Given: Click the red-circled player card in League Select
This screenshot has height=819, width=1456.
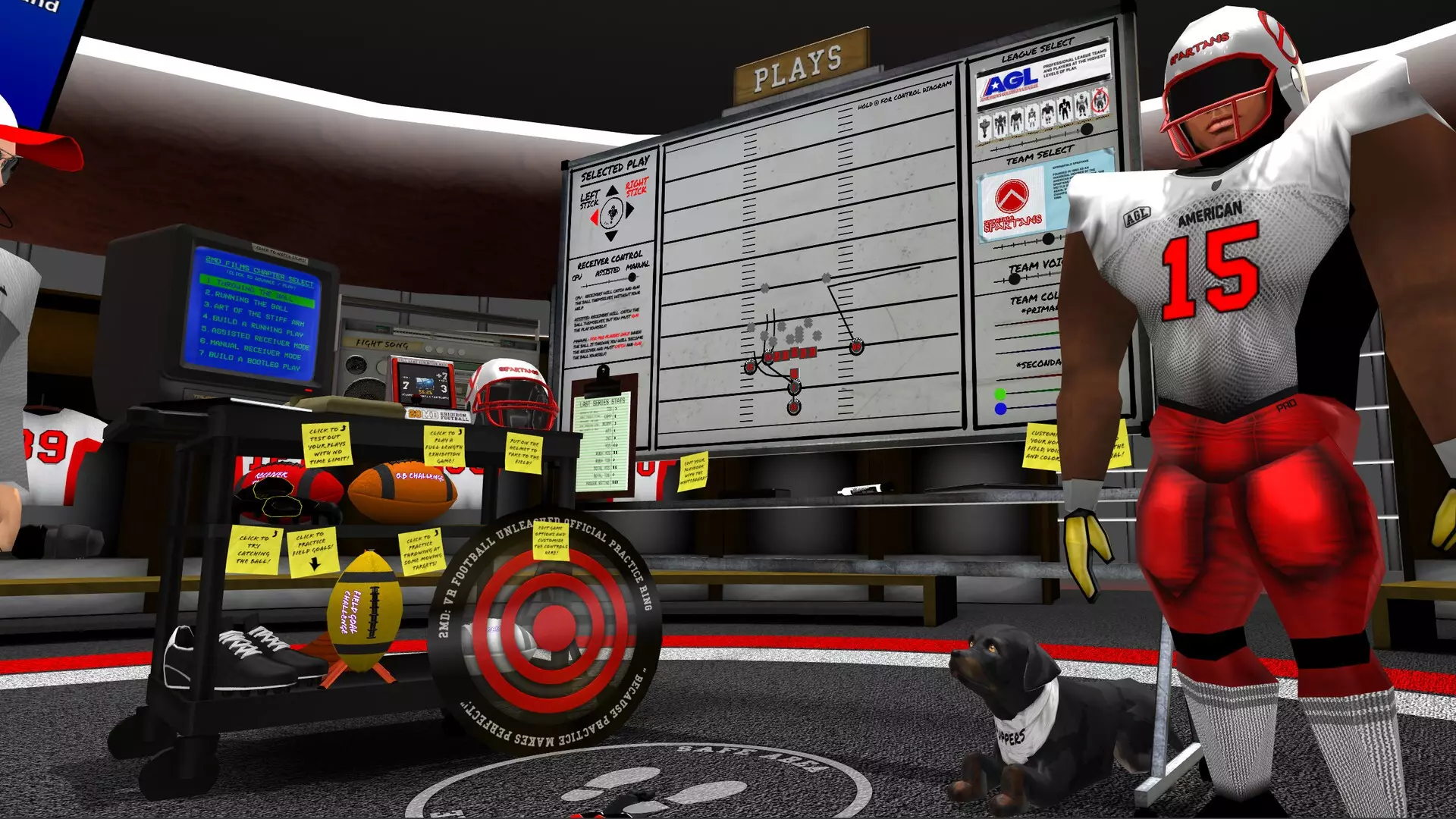Looking at the screenshot, I should click(1100, 101).
